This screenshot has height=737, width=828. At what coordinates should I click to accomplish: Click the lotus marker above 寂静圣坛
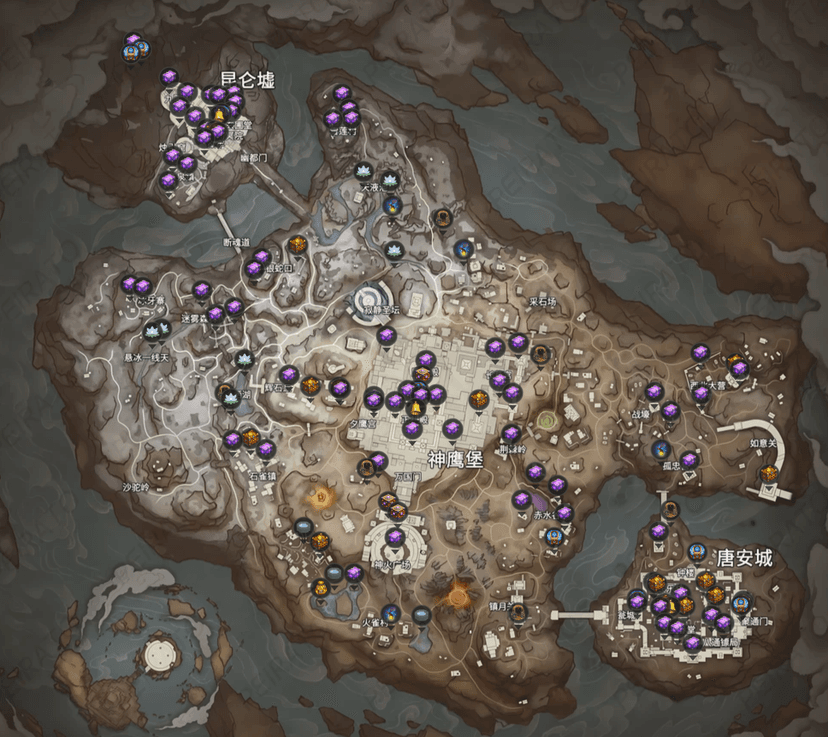(x=392, y=250)
